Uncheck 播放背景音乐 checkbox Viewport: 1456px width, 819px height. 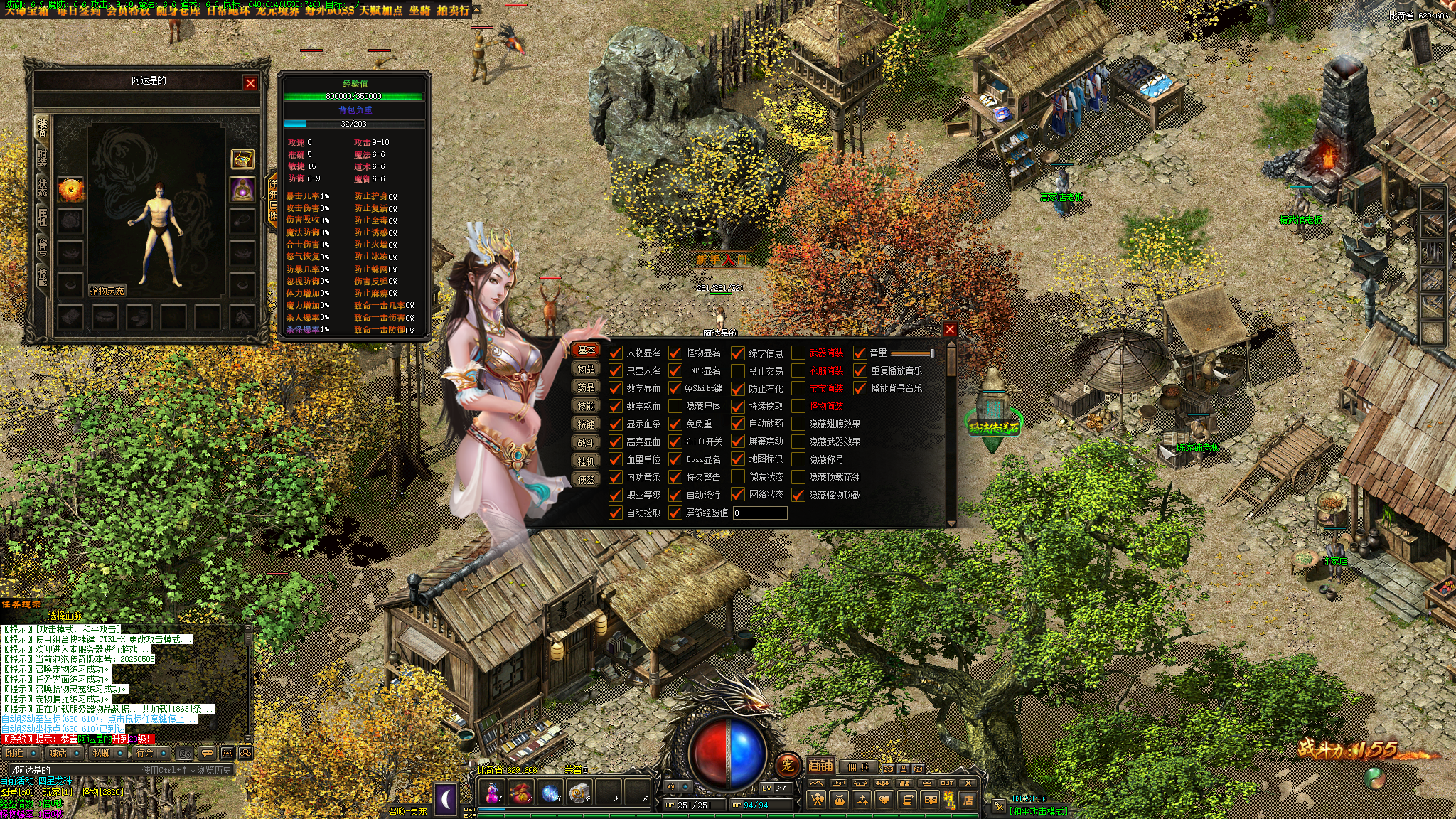[860, 388]
